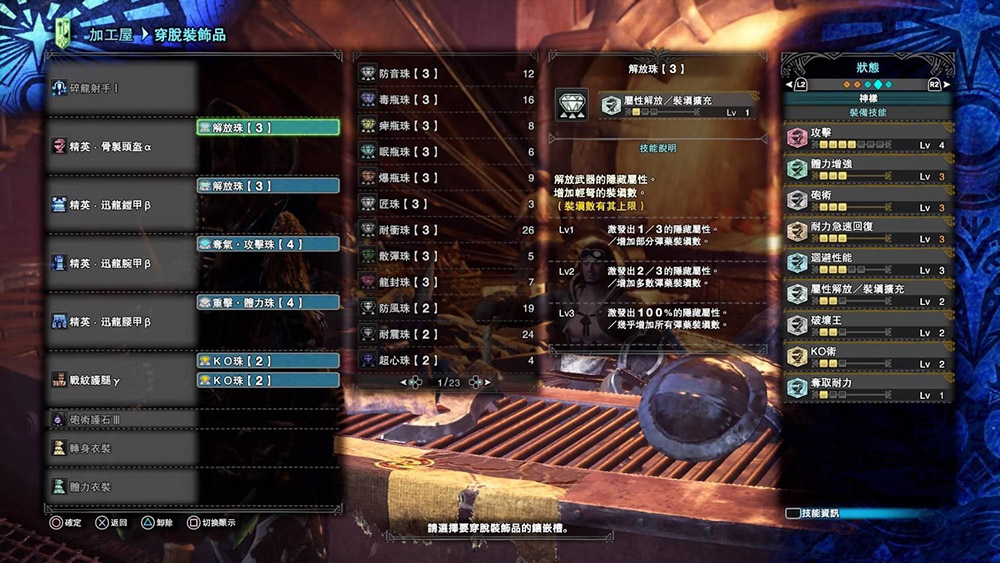This screenshot has width=1000, height=563.
Task: Select the 精英·迅龍腕甲β armor row
Action: point(120,263)
